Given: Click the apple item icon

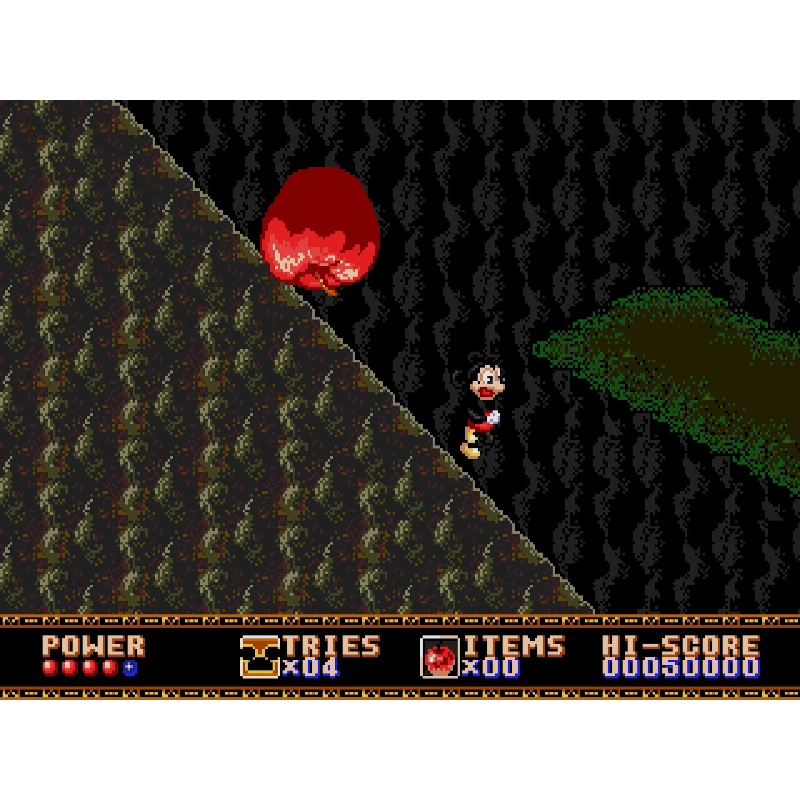Looking at the screenshot, I should 439,657.
